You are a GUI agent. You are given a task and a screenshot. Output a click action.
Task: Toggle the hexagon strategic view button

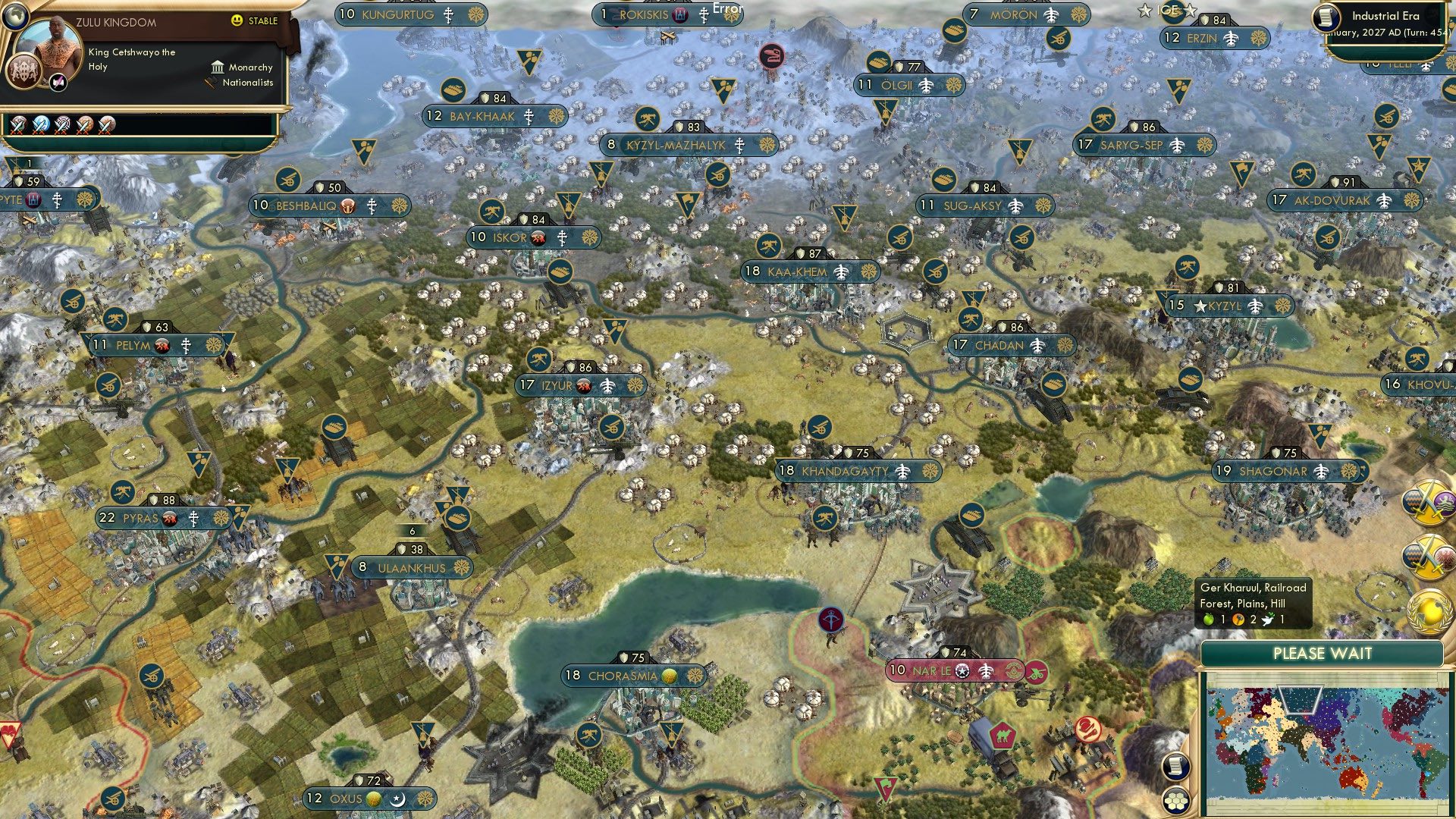click(1175, 797)
